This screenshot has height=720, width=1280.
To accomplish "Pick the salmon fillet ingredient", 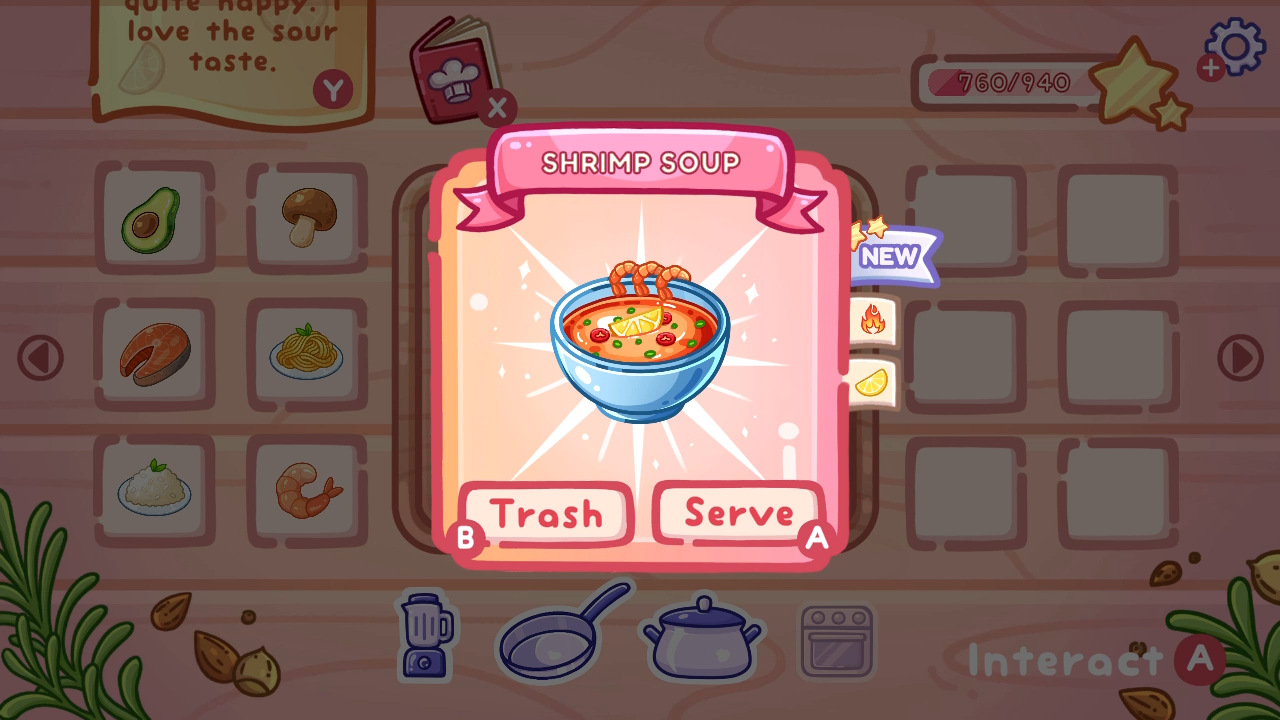I will pos(155,354).
